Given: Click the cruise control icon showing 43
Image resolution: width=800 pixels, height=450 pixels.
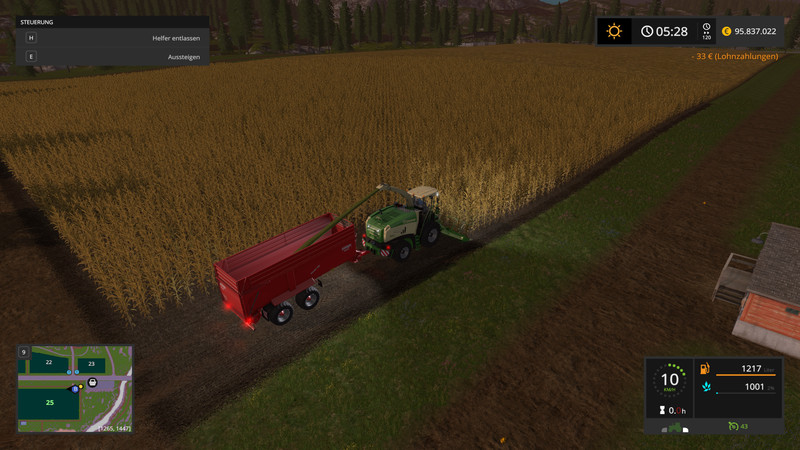Looking at the screenshot, I should [x=739, y=427].
